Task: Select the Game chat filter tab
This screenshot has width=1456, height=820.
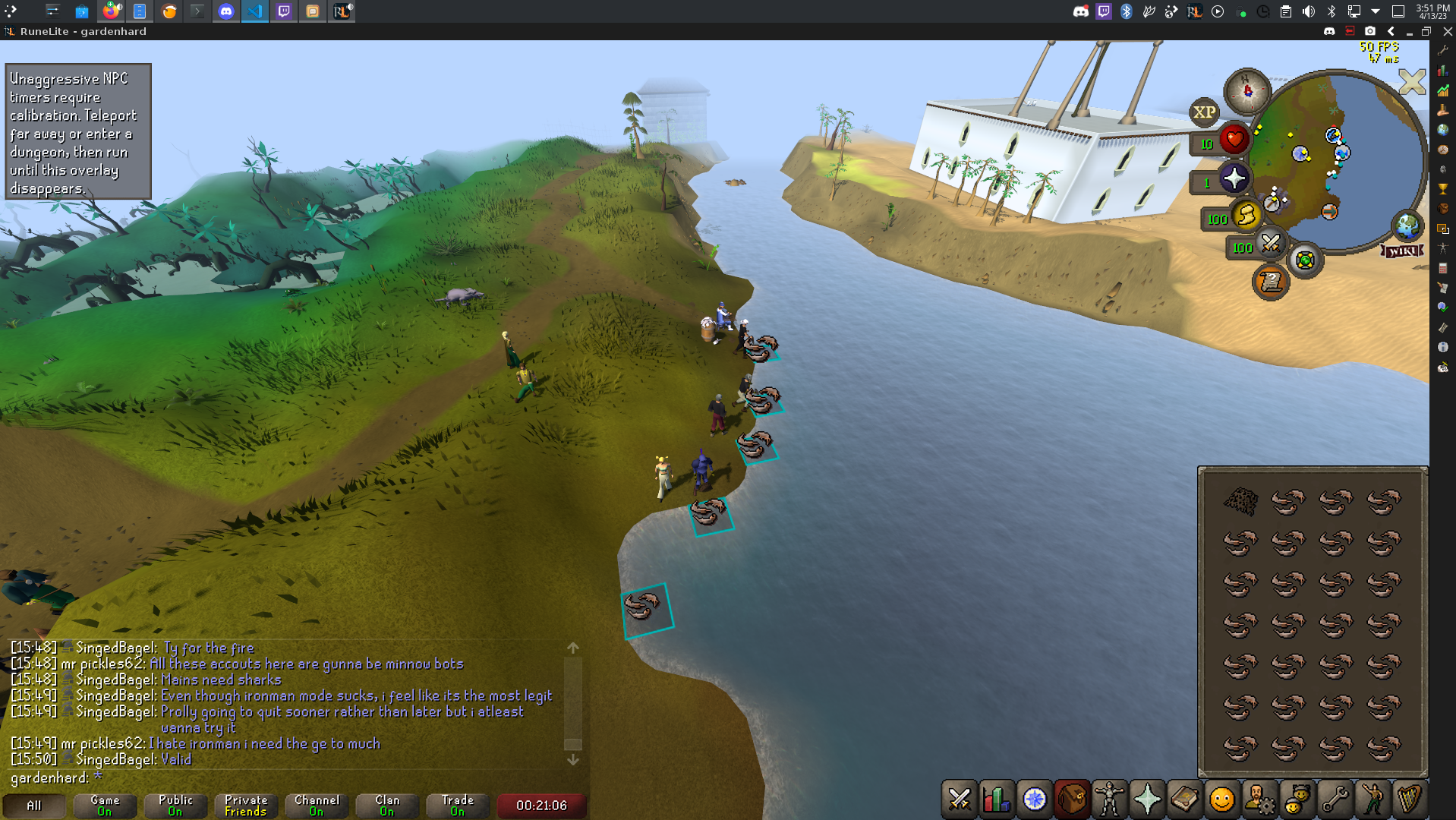Action: (x=105, y=805)
